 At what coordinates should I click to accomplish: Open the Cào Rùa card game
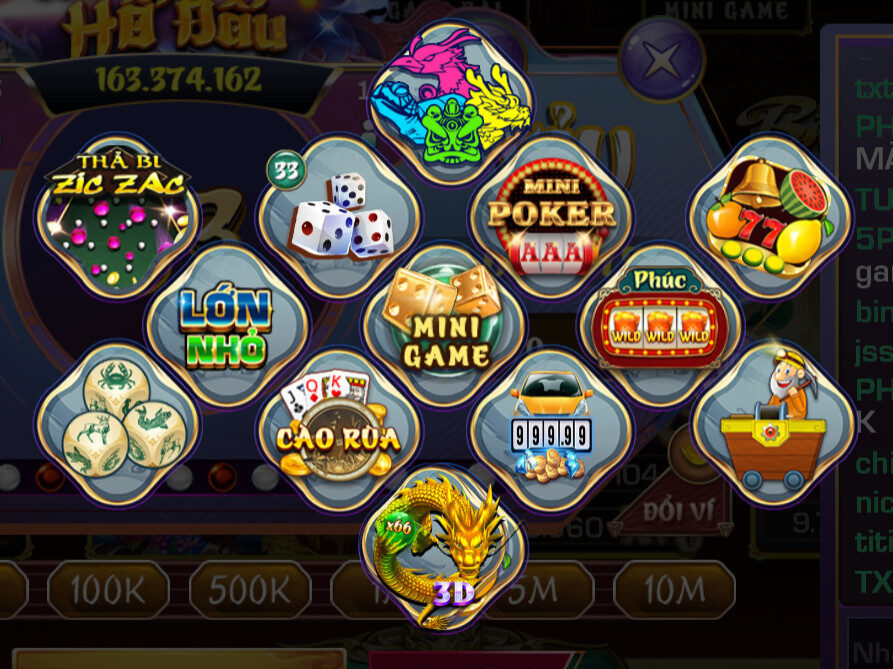click(x=338, y=431)
